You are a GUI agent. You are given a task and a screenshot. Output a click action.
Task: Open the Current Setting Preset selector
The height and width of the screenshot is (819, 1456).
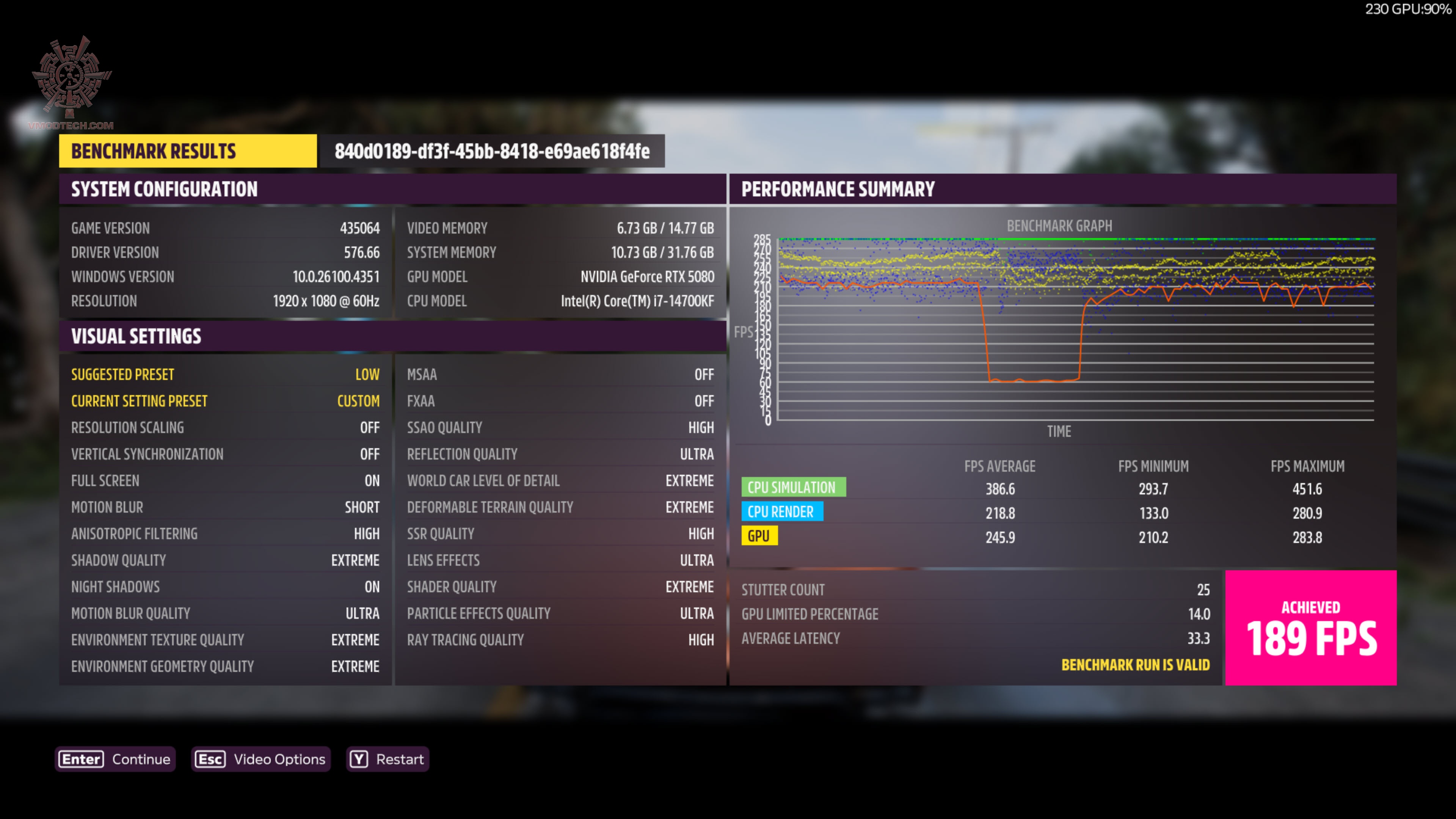pos(226,401)
